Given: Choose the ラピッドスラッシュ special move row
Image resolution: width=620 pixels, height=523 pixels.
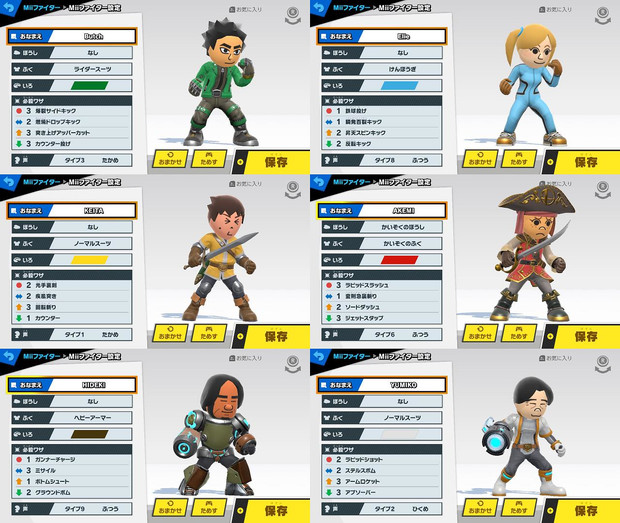Looking at the screenshot, I should pos(381,286).
